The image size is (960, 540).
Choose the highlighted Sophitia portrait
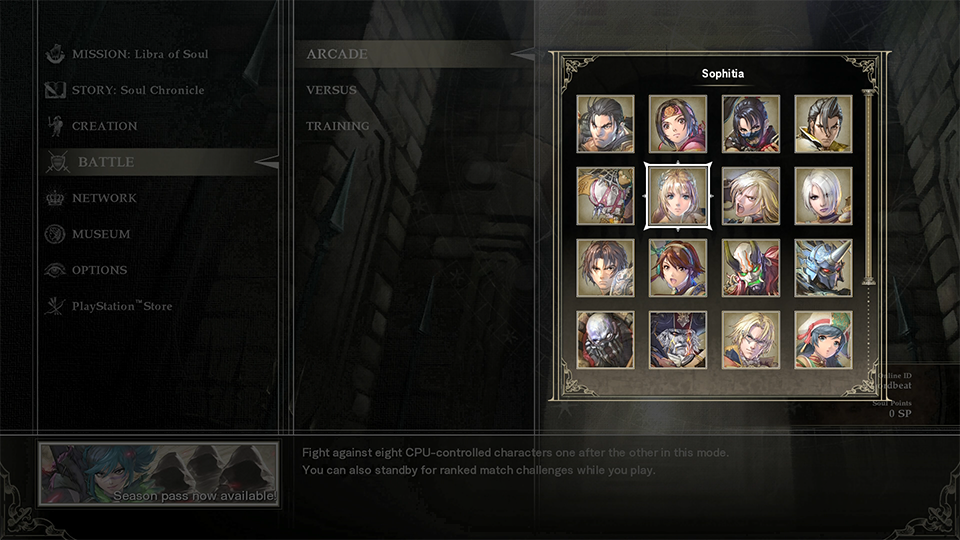678,196
